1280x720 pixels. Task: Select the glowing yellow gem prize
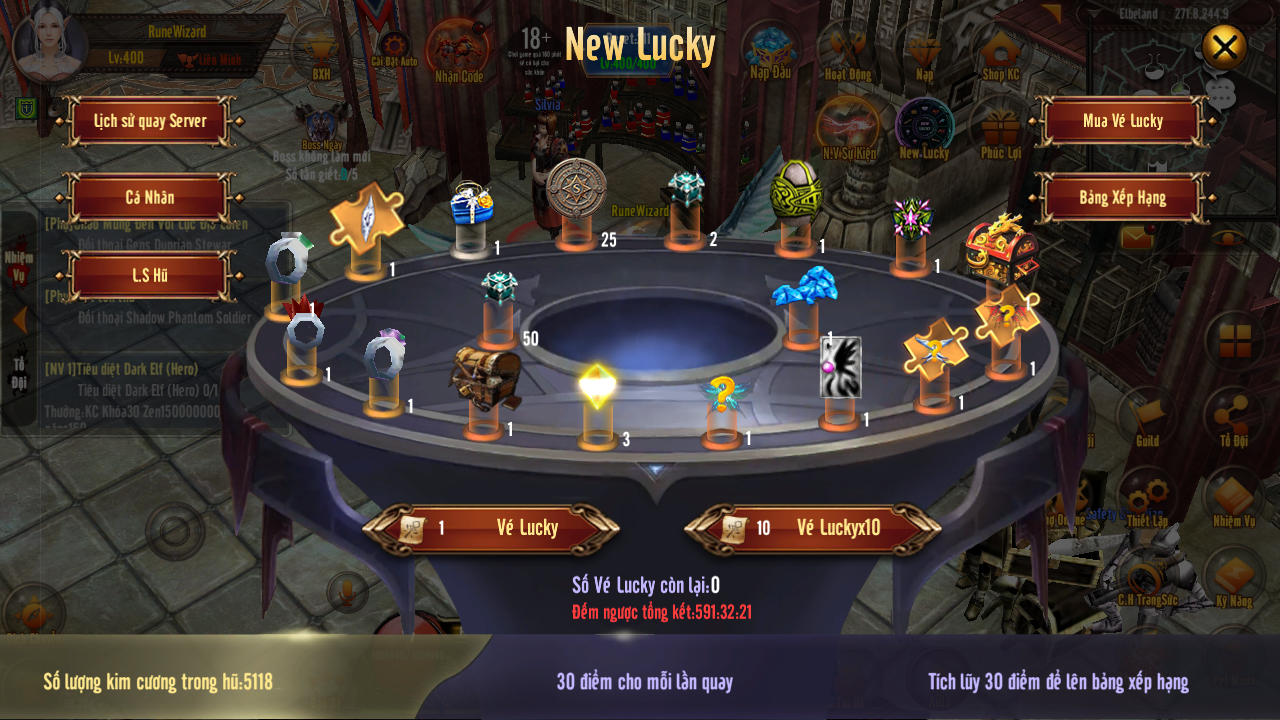pos(597,386)
